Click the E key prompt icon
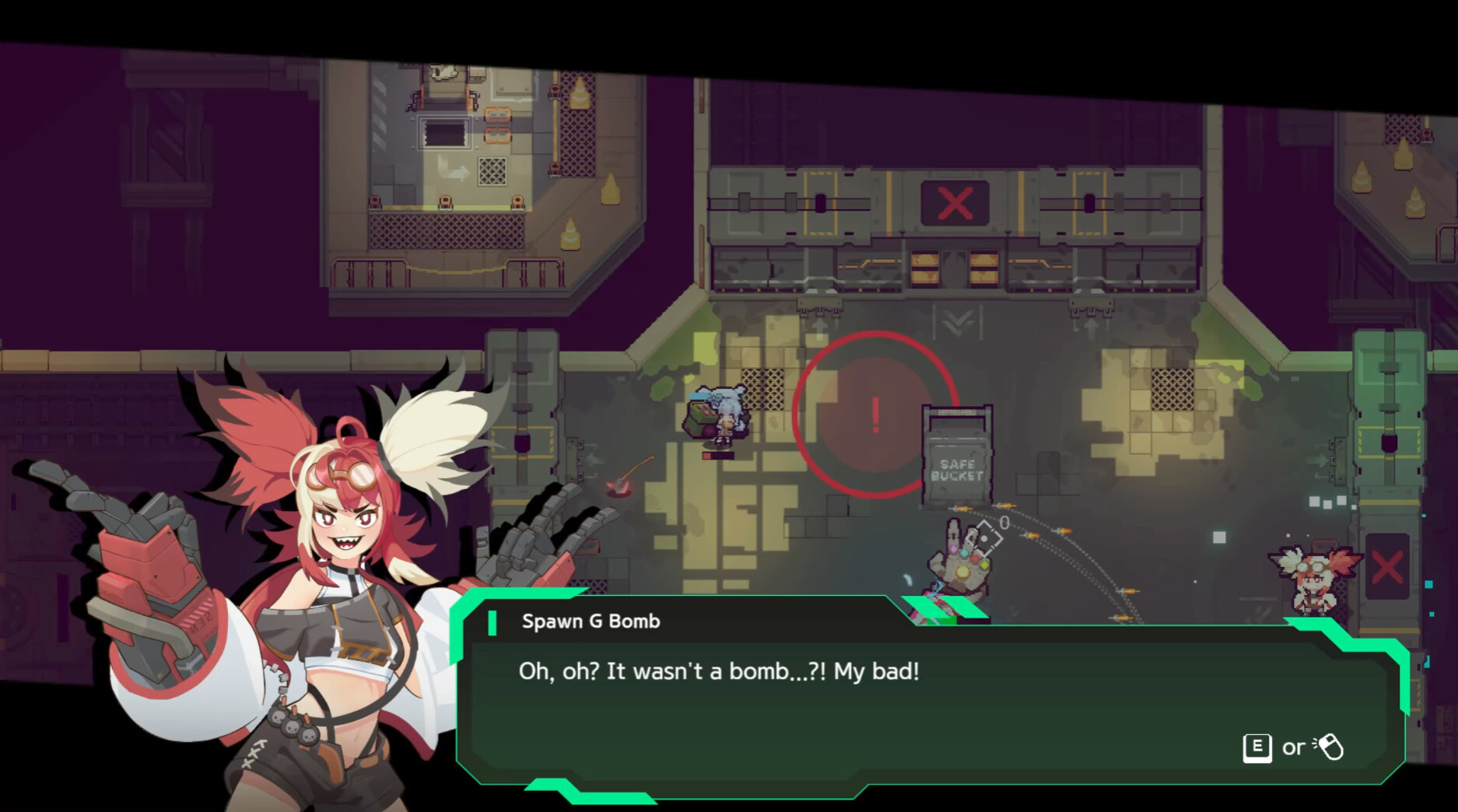The width and height of the screenshot is (1458, 812). [1259, 747]
